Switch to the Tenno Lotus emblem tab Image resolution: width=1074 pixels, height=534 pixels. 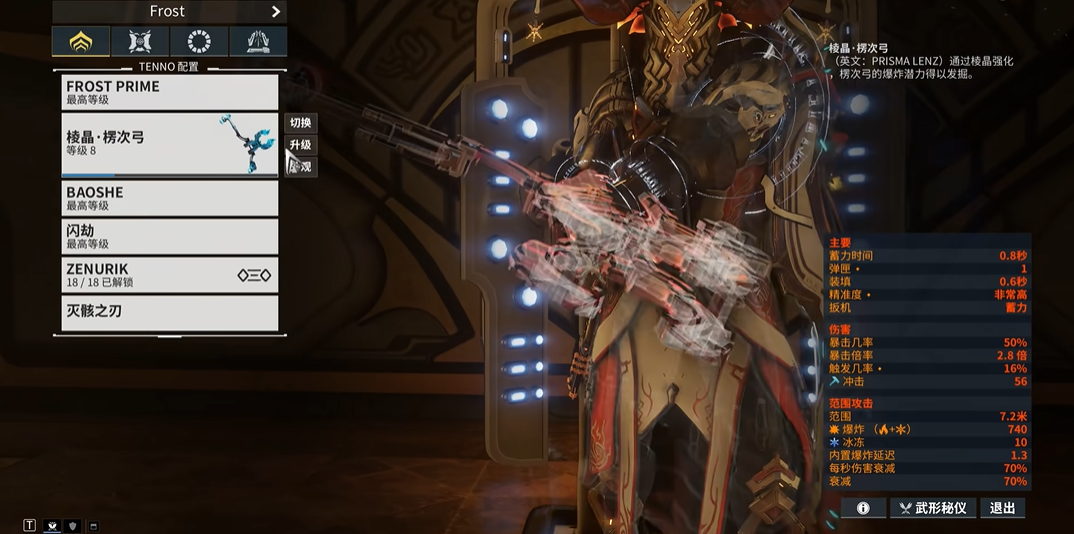coord(81,42)
